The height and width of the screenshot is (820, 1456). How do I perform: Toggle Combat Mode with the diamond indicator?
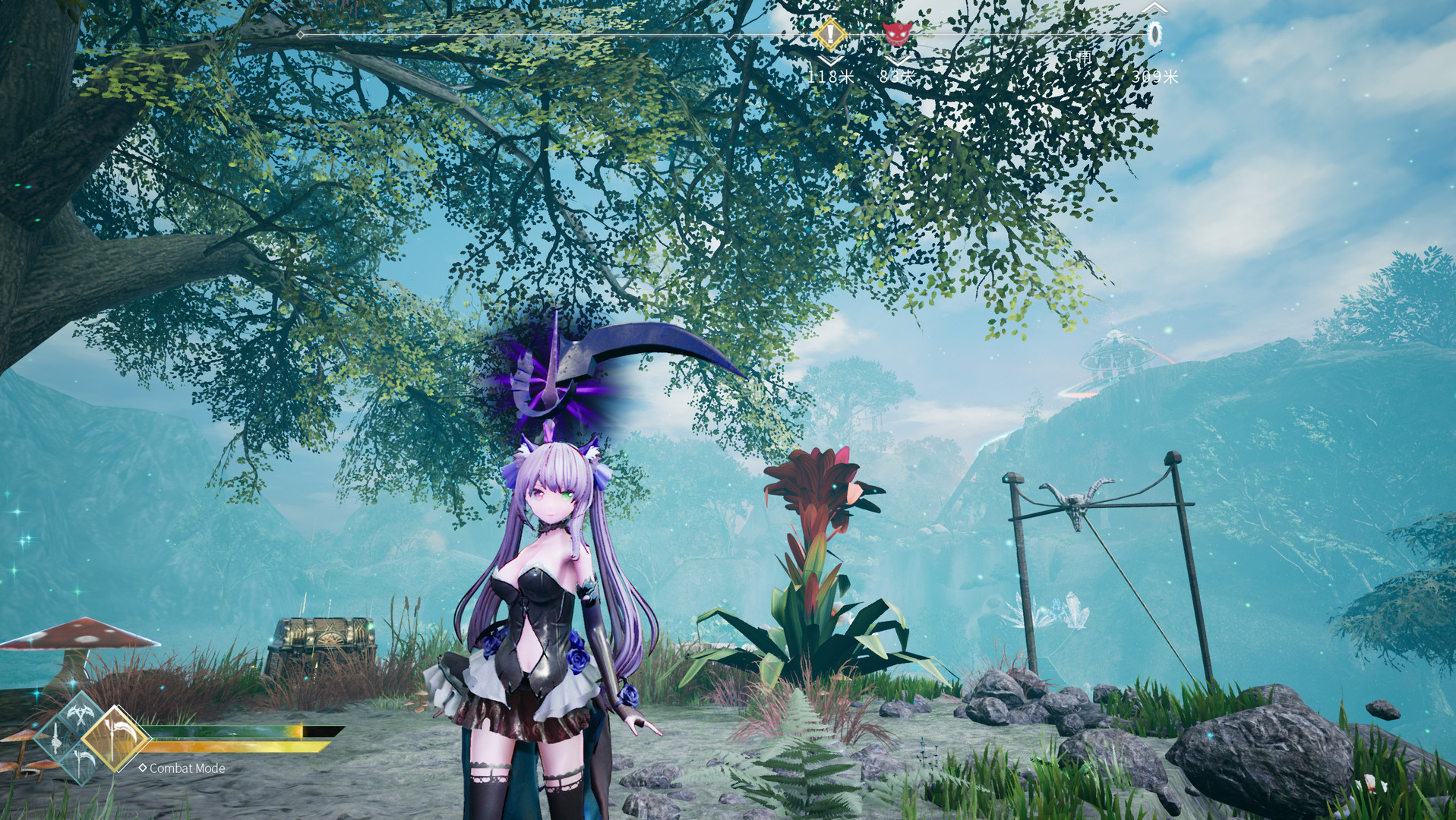pos(143,768)
